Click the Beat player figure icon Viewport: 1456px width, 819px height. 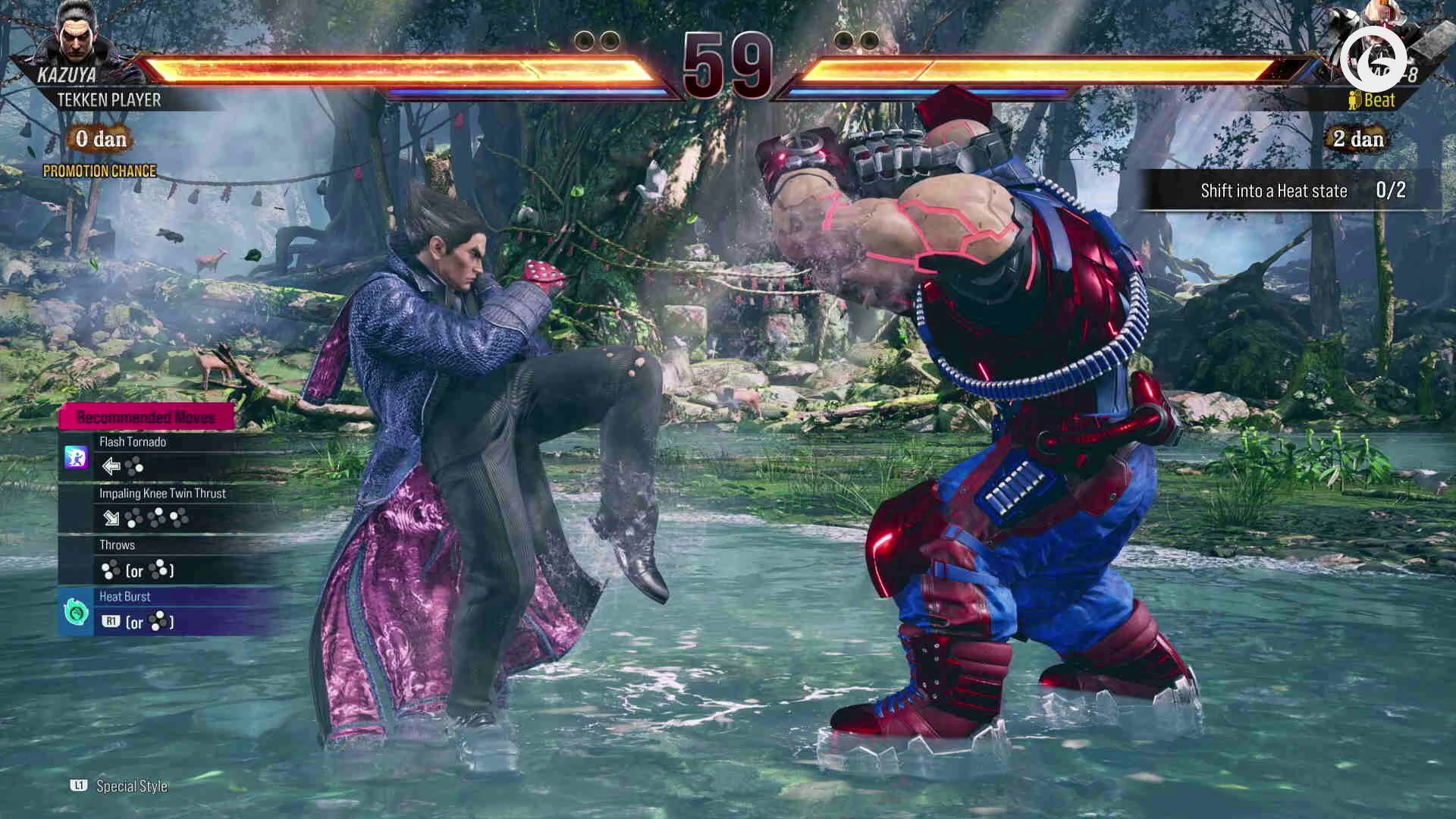1353,99
